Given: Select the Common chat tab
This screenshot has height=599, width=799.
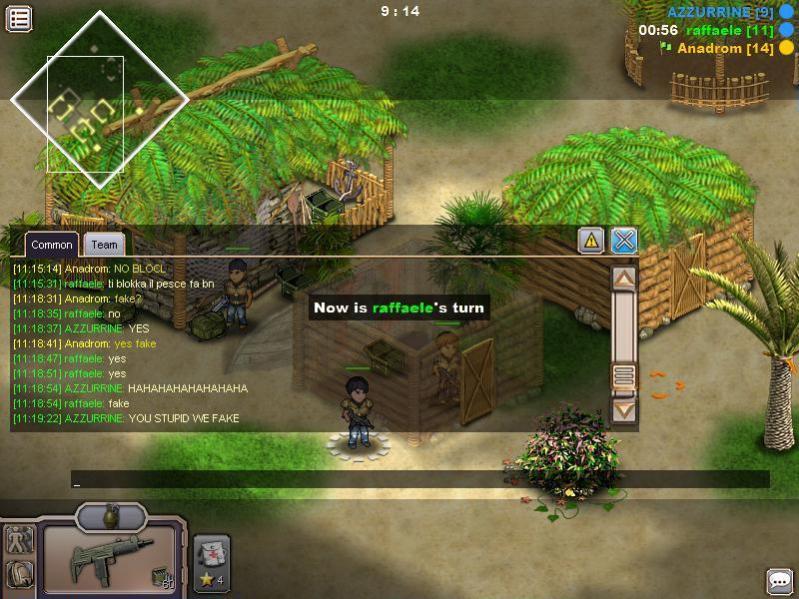Looking at the screenshot, I should pyautogui.click(x=51, y=244).
